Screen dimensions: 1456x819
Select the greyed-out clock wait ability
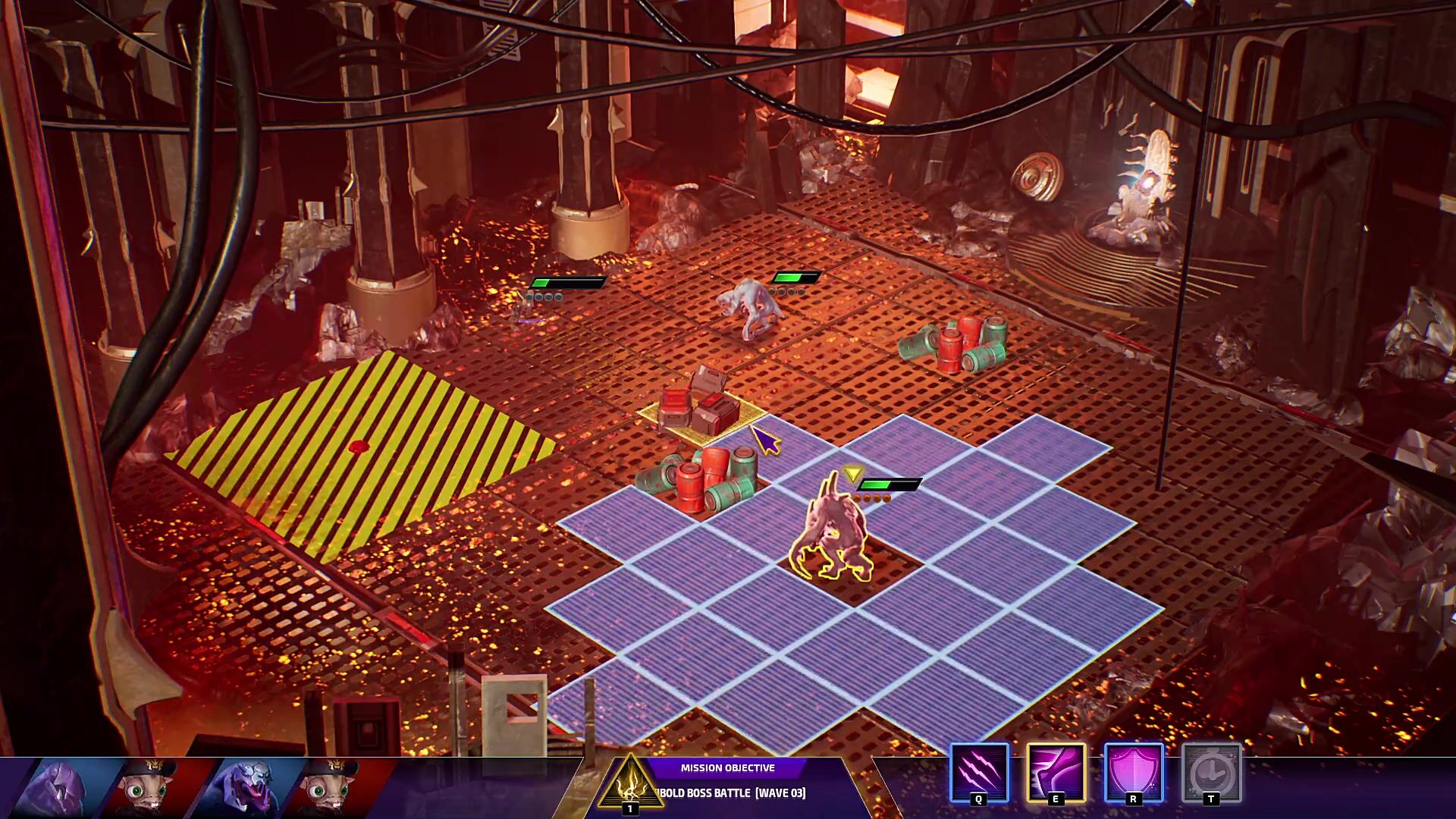coord(1211,772)
